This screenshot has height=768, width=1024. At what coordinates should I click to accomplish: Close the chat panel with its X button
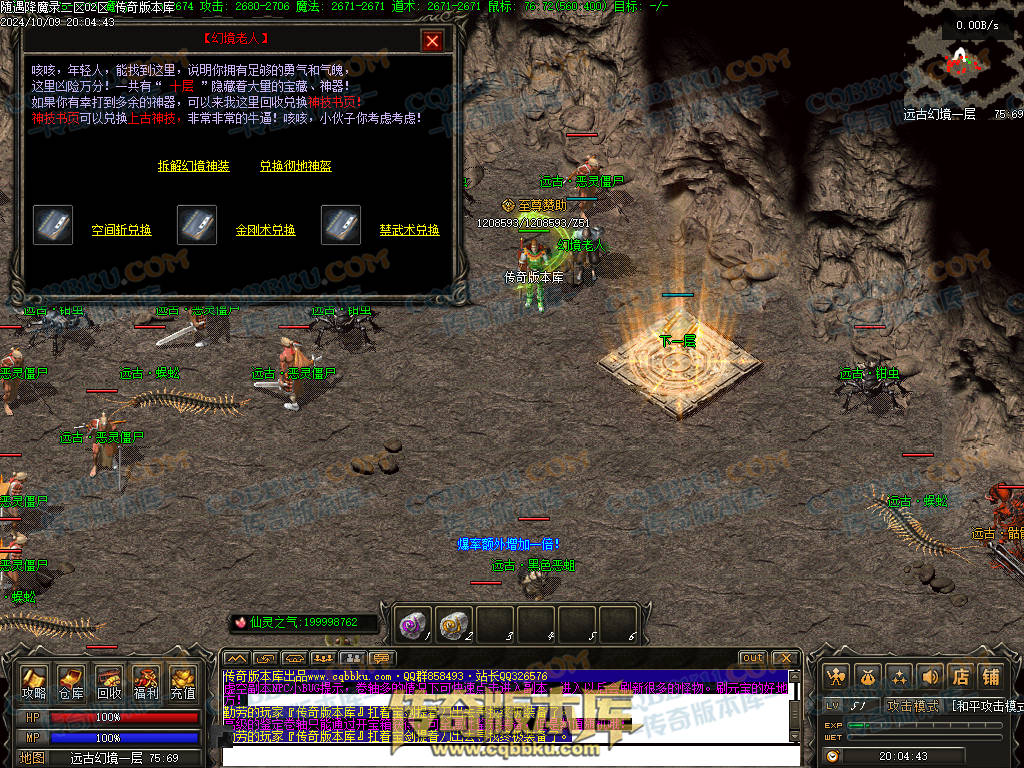point(785,658)
